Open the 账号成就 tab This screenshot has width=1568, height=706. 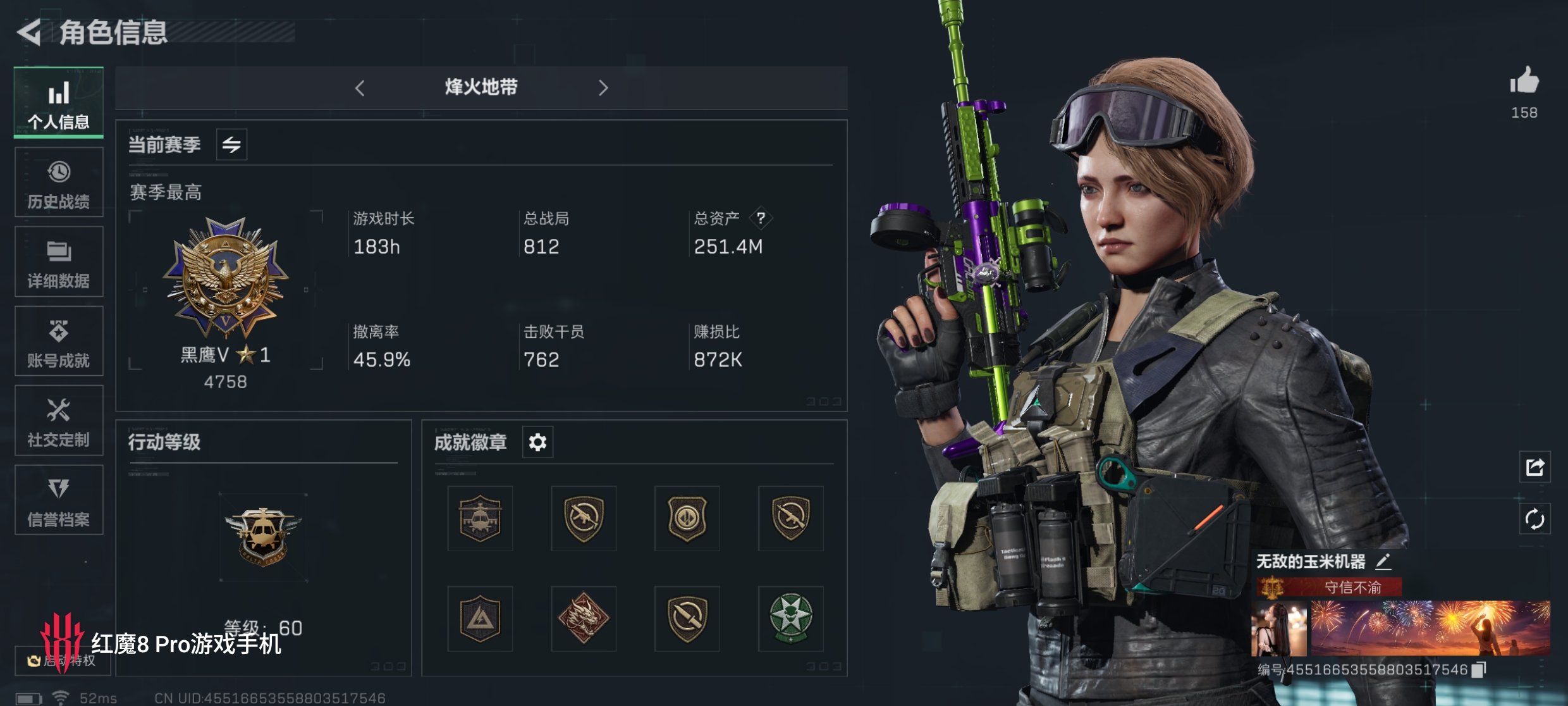(x=59, y=342)
